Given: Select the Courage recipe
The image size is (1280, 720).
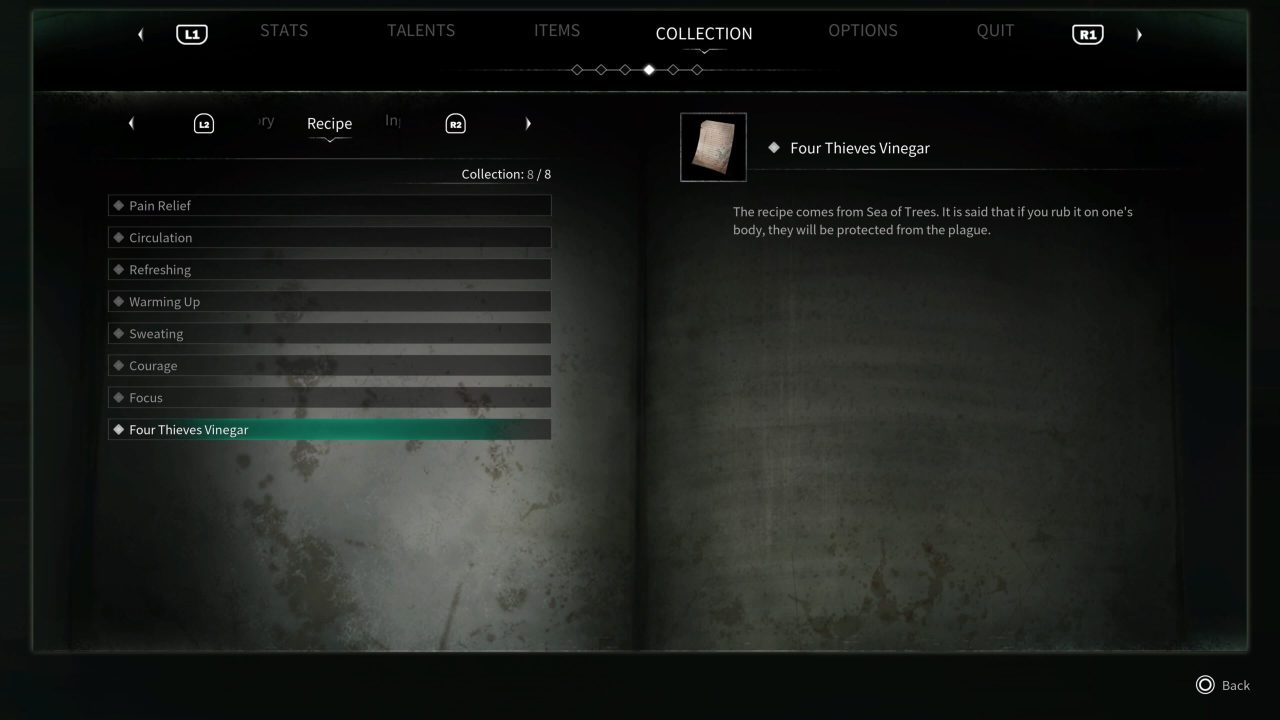Looking at the screenshot, I should coord(330,365).
